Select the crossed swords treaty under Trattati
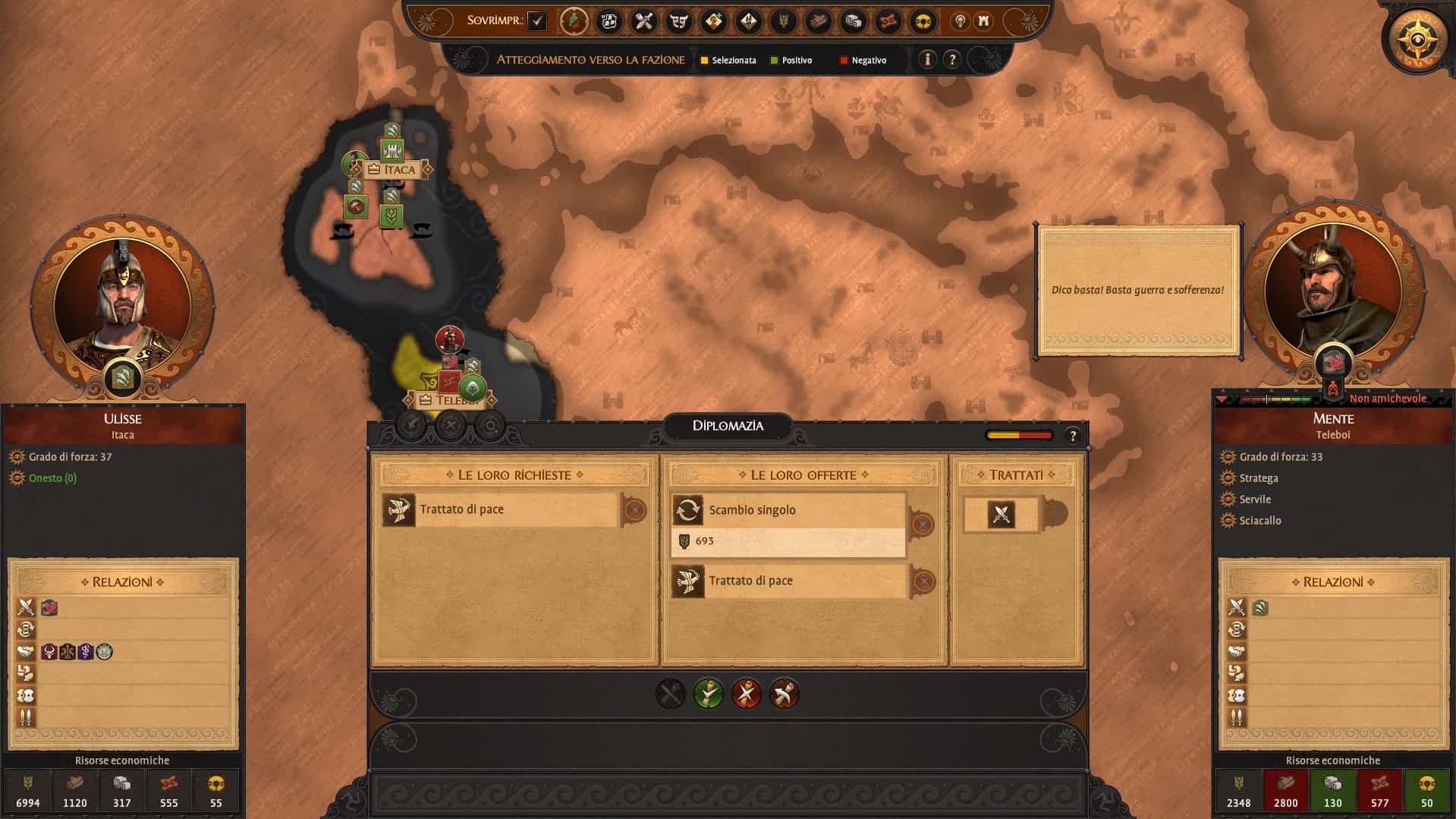1456x819 pixels. pos(1002,515)
